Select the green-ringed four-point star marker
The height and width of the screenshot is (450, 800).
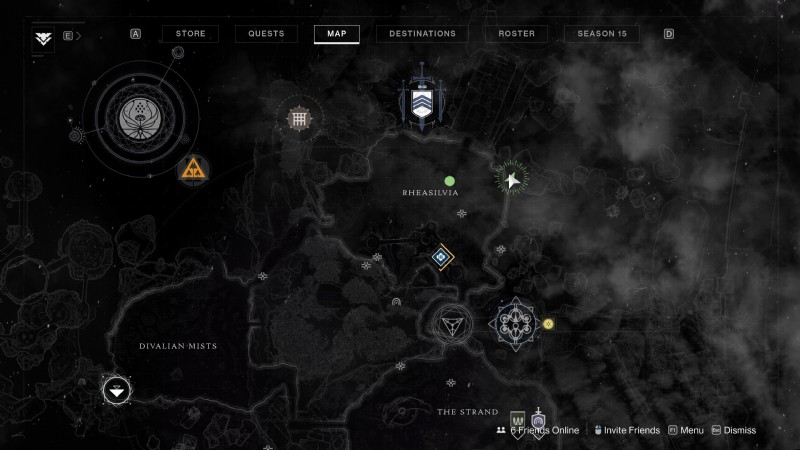tap(512, 180)
